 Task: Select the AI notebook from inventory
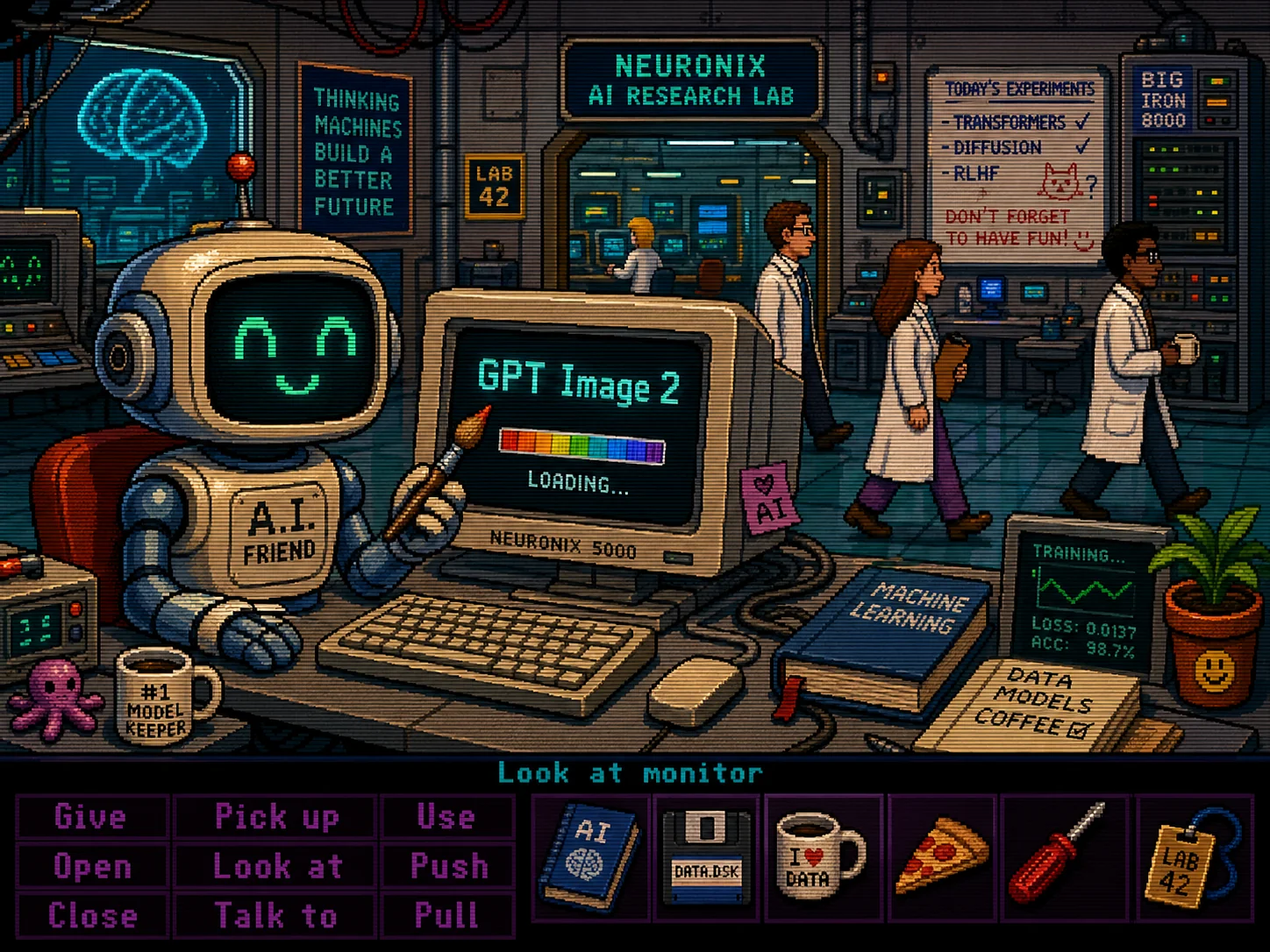click(x=590, y=859)
